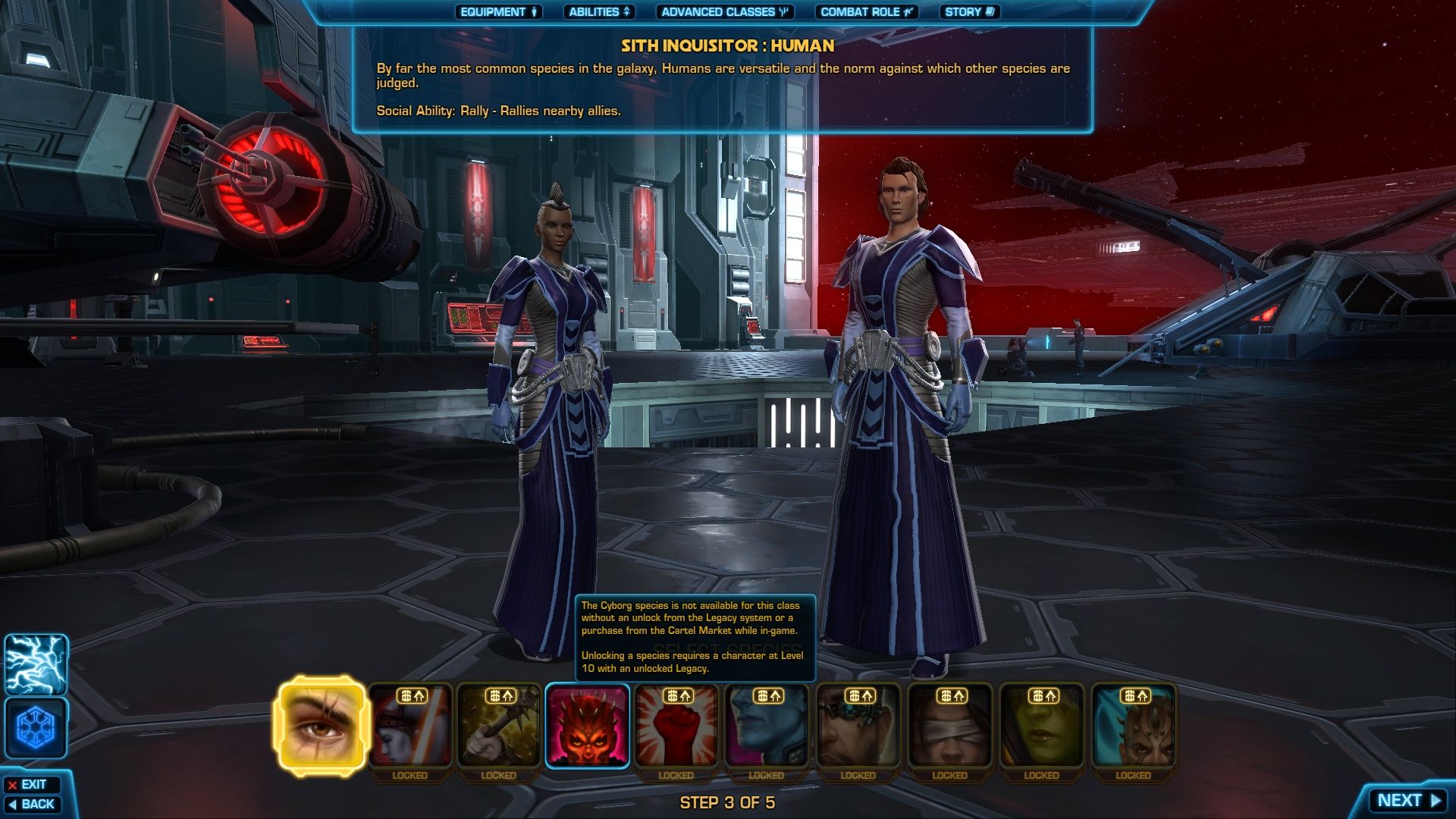
Task: Proceed with the Next button
Action: coord(1407,801)
